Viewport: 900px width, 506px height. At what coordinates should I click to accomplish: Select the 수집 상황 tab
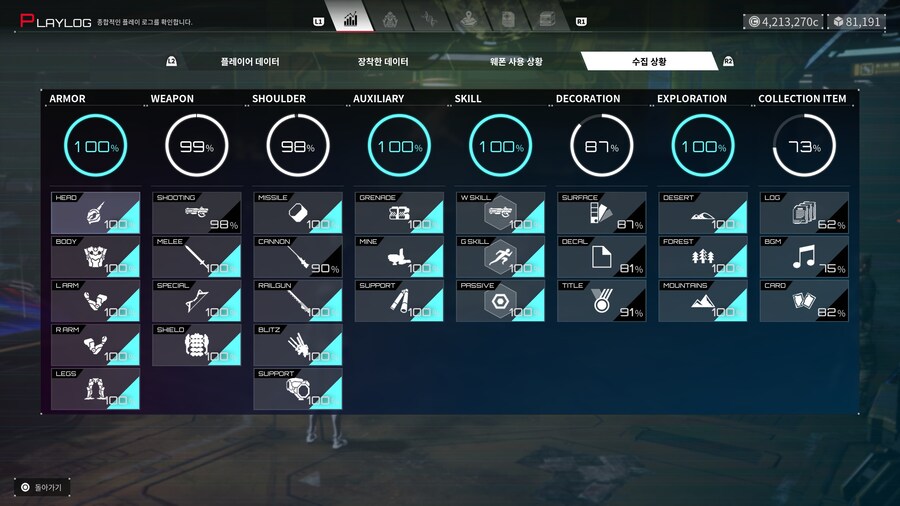648,62
